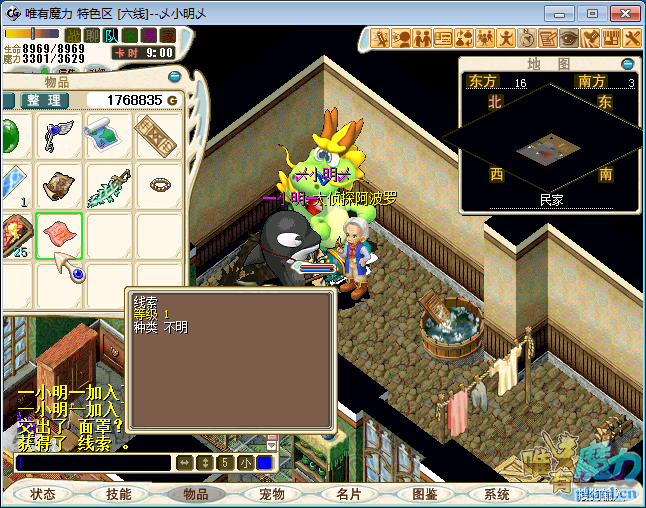
Task: Open the 名片 name card menu
Action: pos(347,494)
